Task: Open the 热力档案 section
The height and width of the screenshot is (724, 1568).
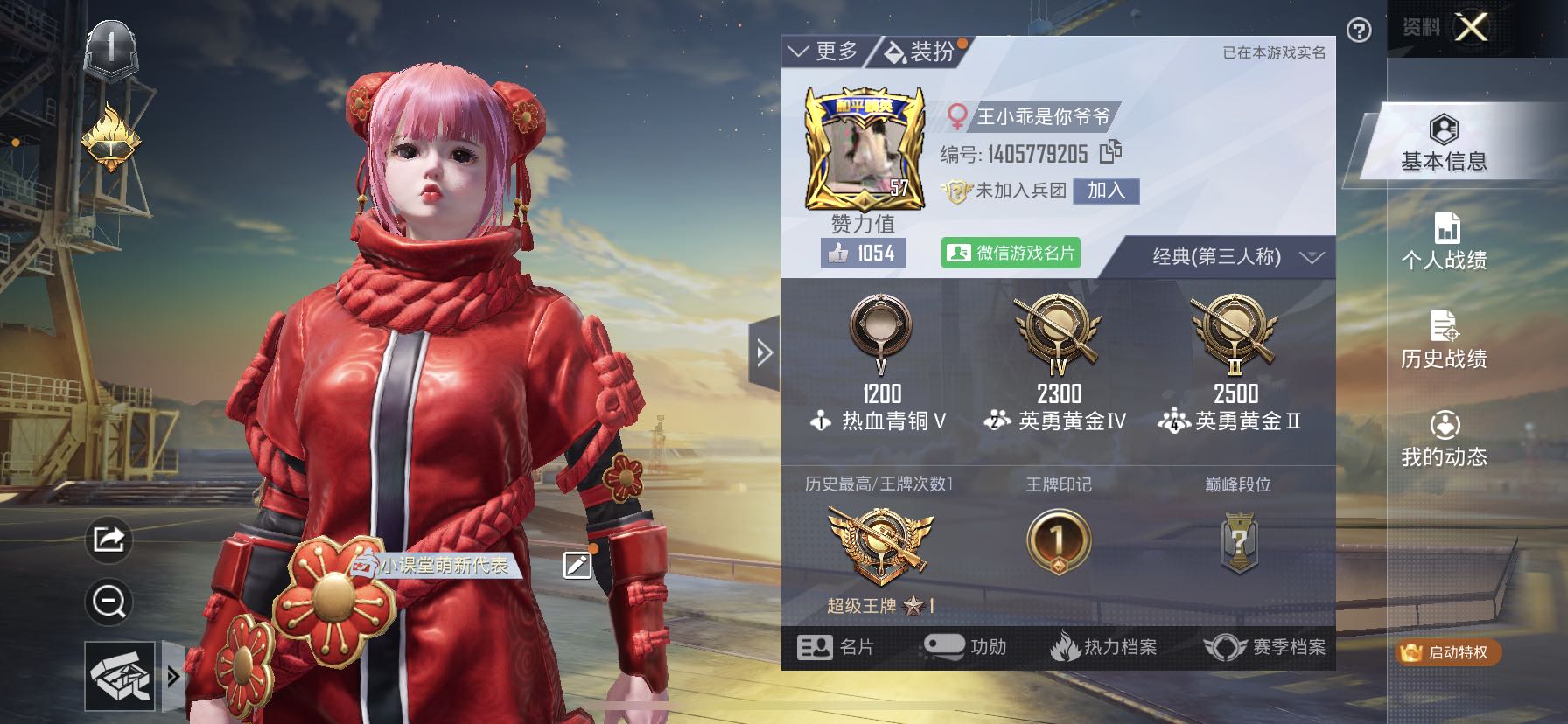Action: pos(1103,647)
